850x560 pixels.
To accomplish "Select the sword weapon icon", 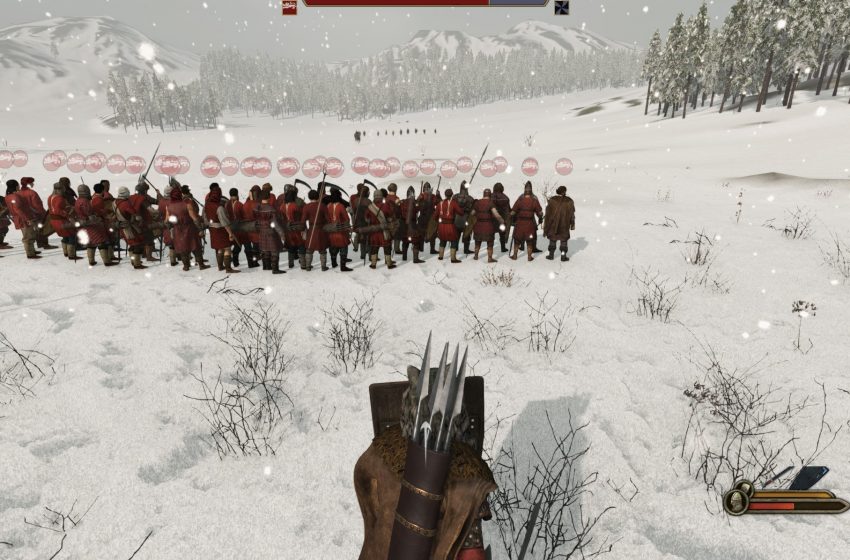I will click(776, 477).
